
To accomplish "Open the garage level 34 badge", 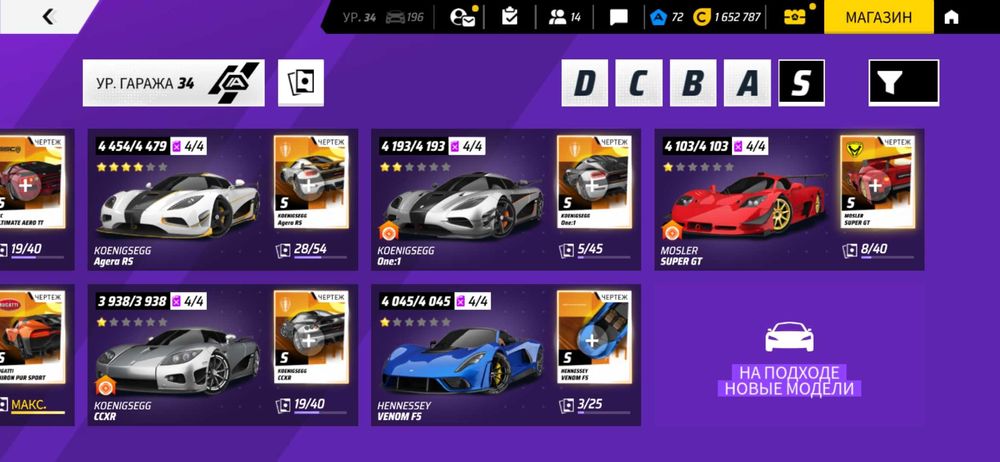I will pyautogui.click(x=173, y=83).
